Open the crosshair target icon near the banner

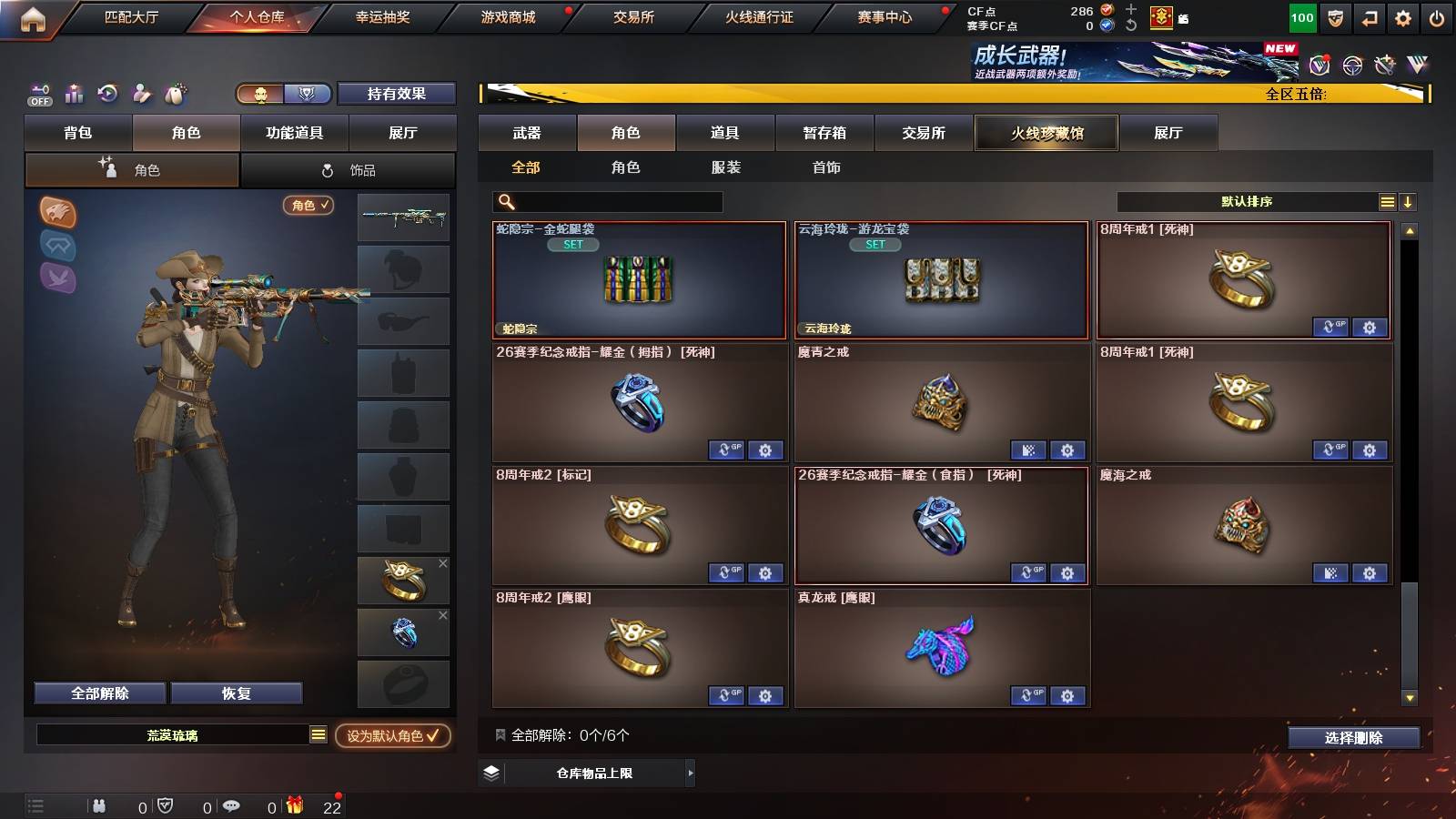point(1350,66)
